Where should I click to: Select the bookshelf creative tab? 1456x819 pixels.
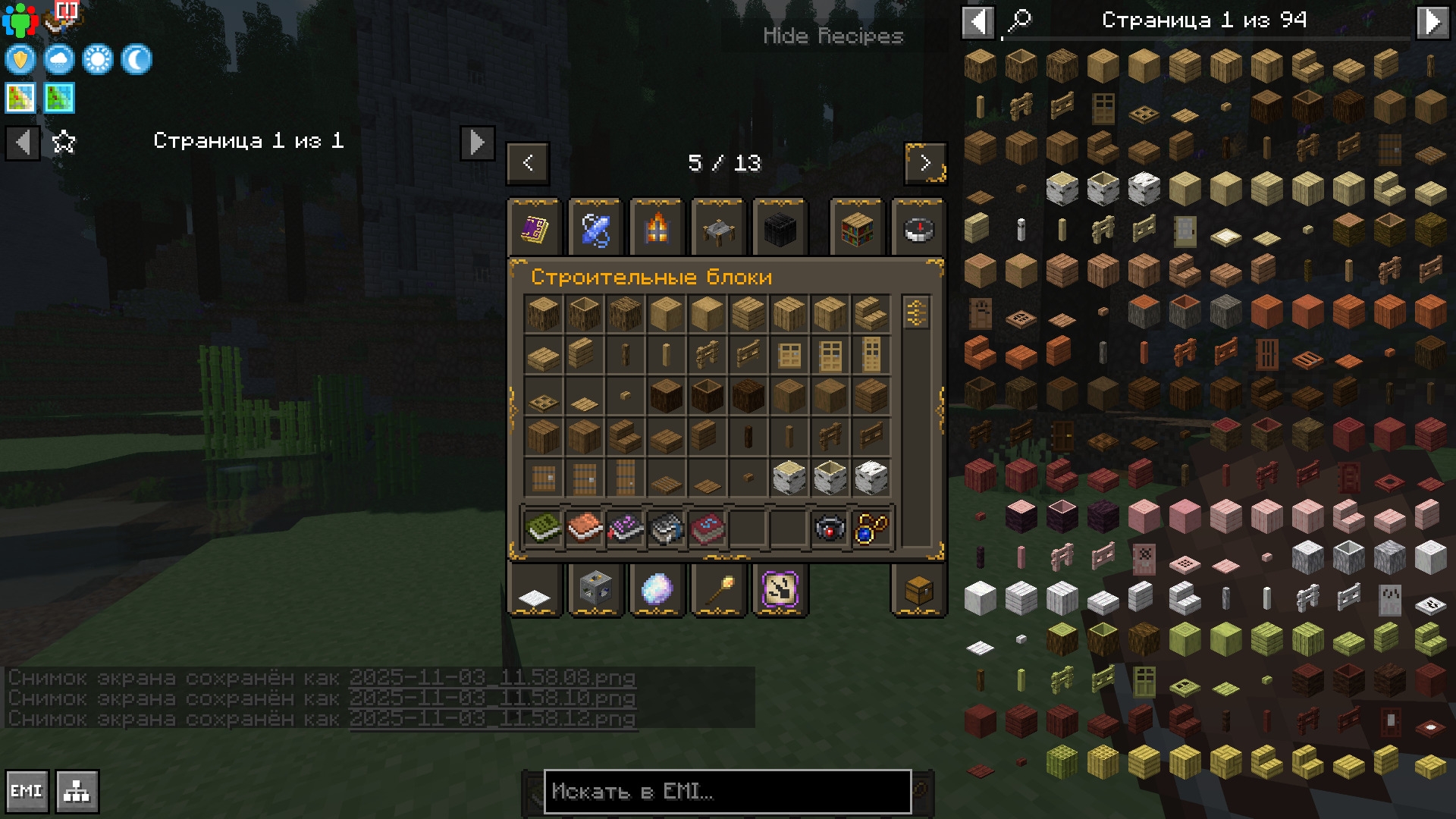[857, 228]
